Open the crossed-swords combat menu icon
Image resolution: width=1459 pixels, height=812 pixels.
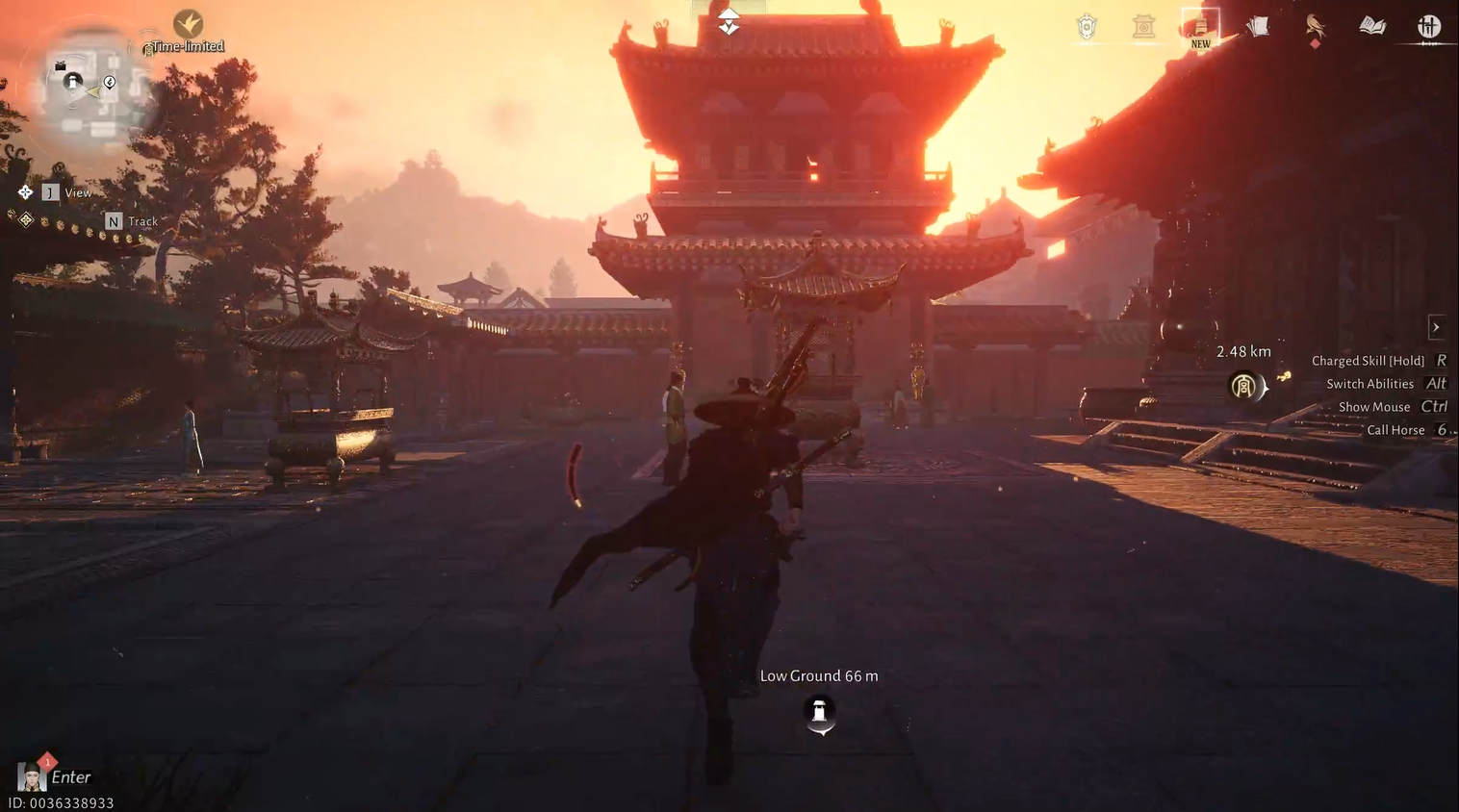[x=1429, y=26]
